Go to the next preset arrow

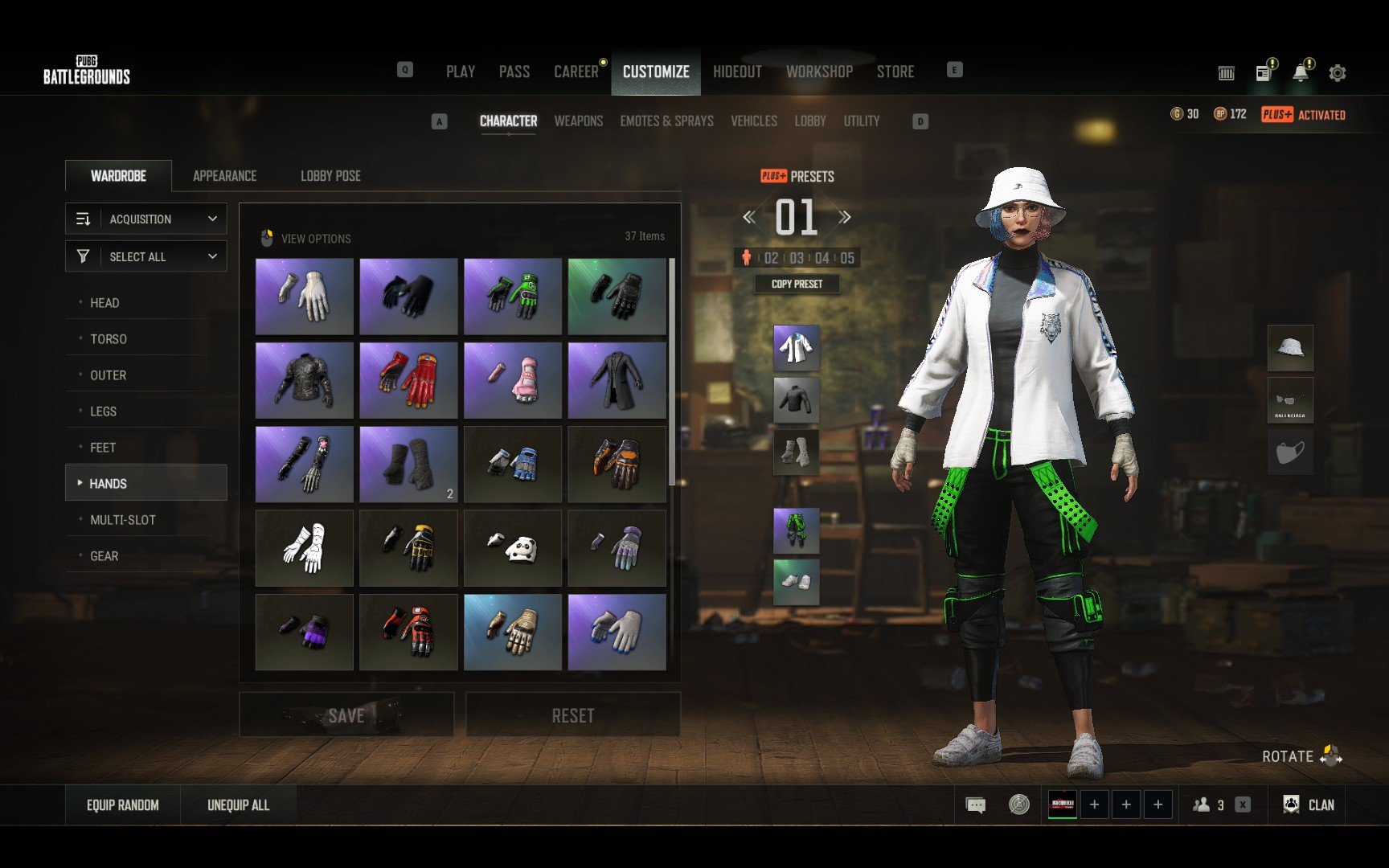pos(845,217)
